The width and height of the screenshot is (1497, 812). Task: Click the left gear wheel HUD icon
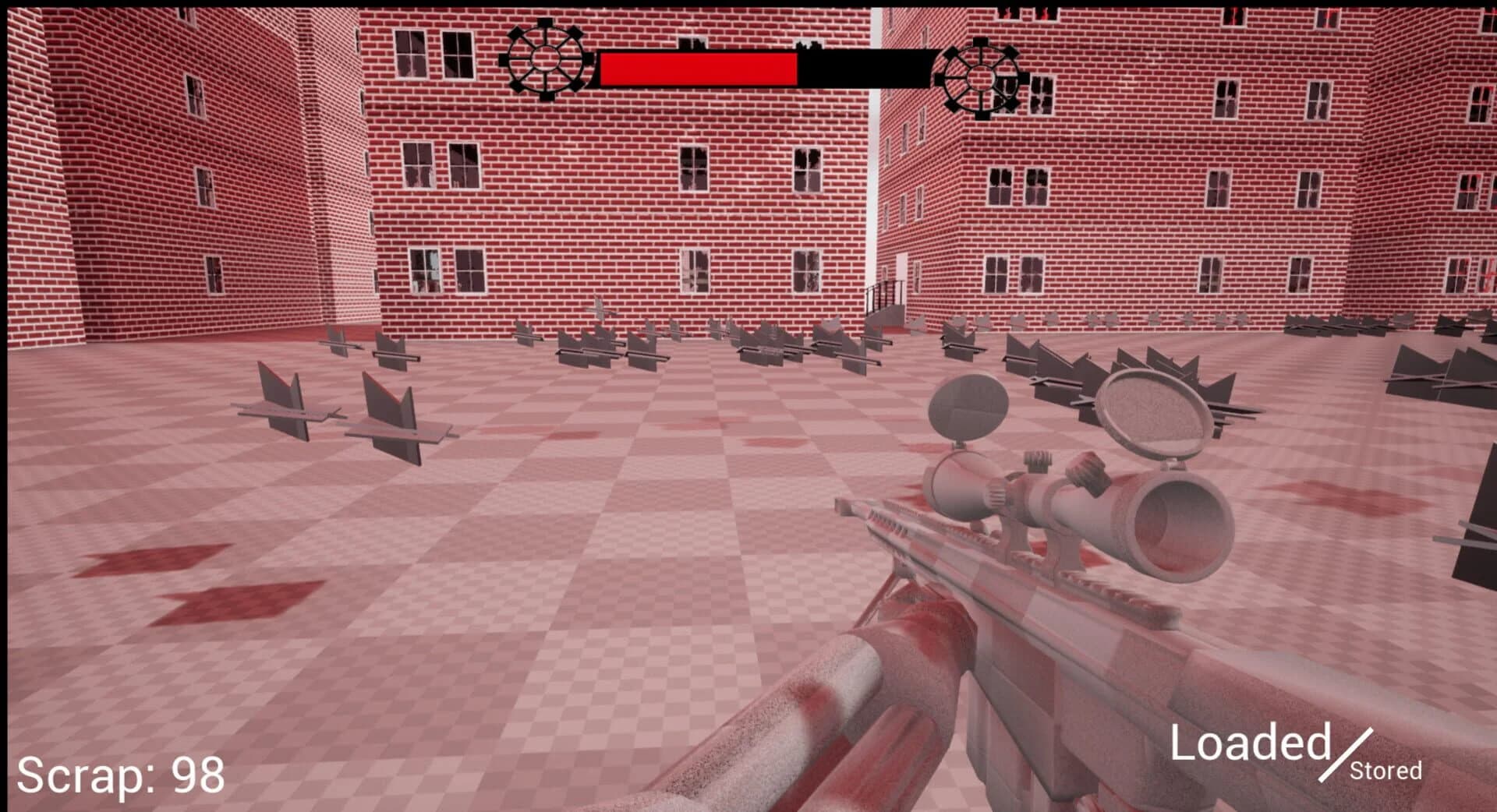[546, 58]
